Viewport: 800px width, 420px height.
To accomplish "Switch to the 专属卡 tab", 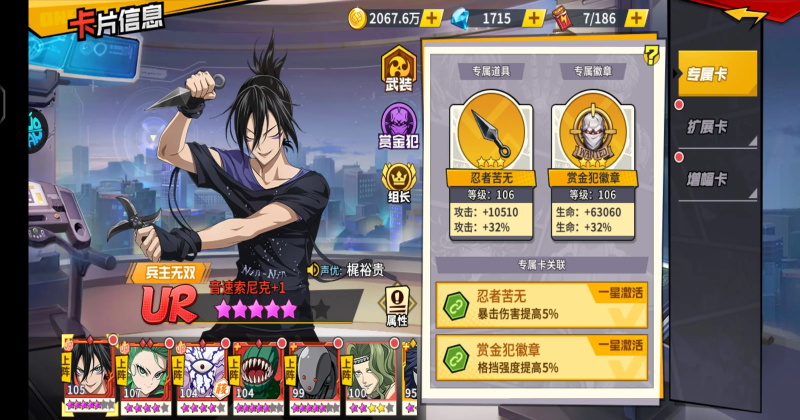I will (x=712, y=74).
